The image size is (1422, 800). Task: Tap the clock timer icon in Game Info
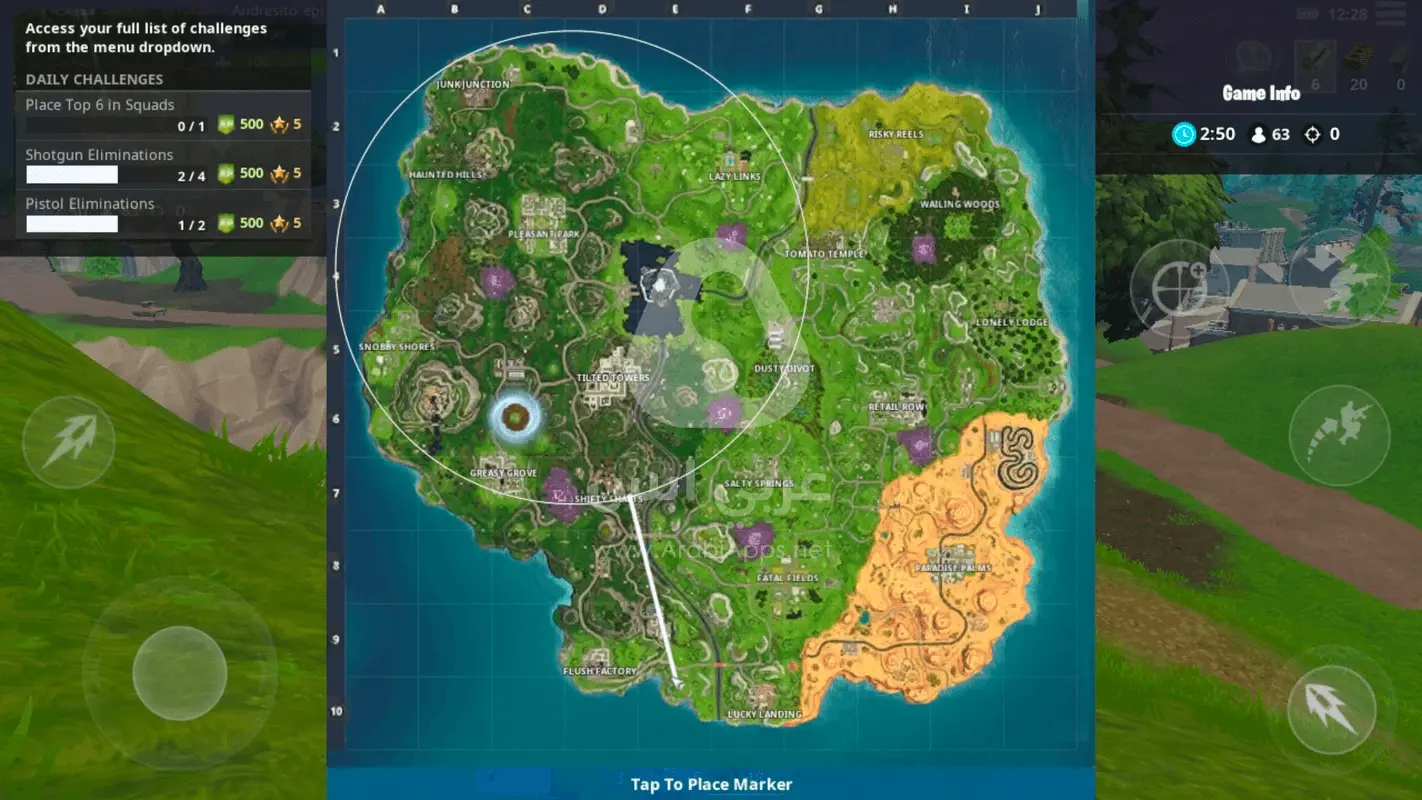click(1184, 133)
